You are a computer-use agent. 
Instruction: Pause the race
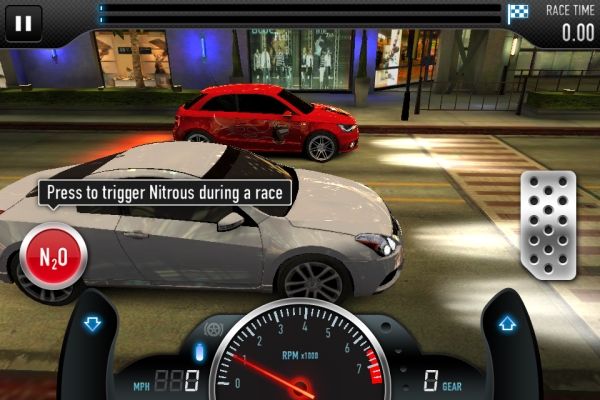coord(24,21)
